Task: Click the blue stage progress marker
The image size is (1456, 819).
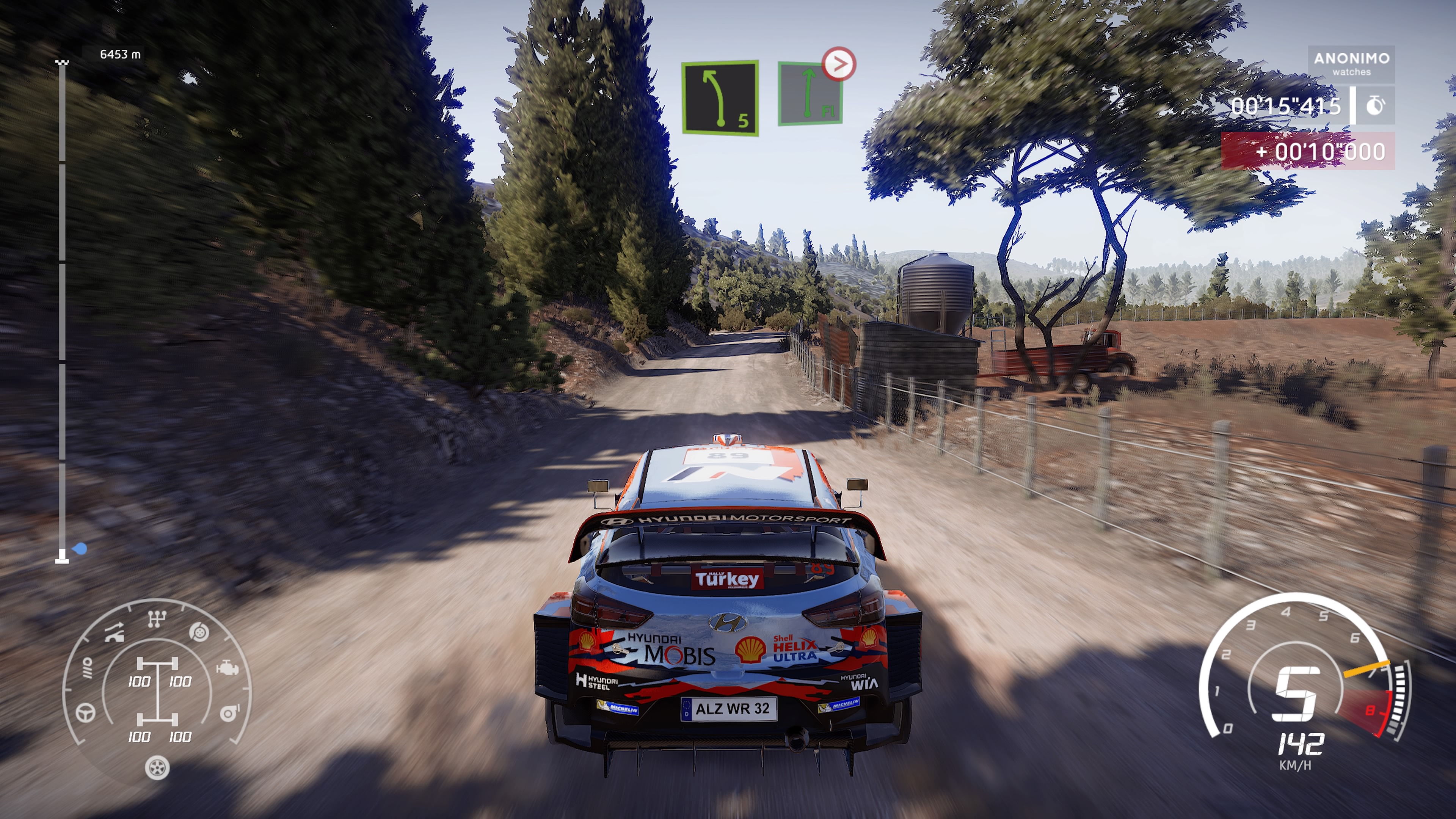Action: pyautogui.click(x=80, y=548)
